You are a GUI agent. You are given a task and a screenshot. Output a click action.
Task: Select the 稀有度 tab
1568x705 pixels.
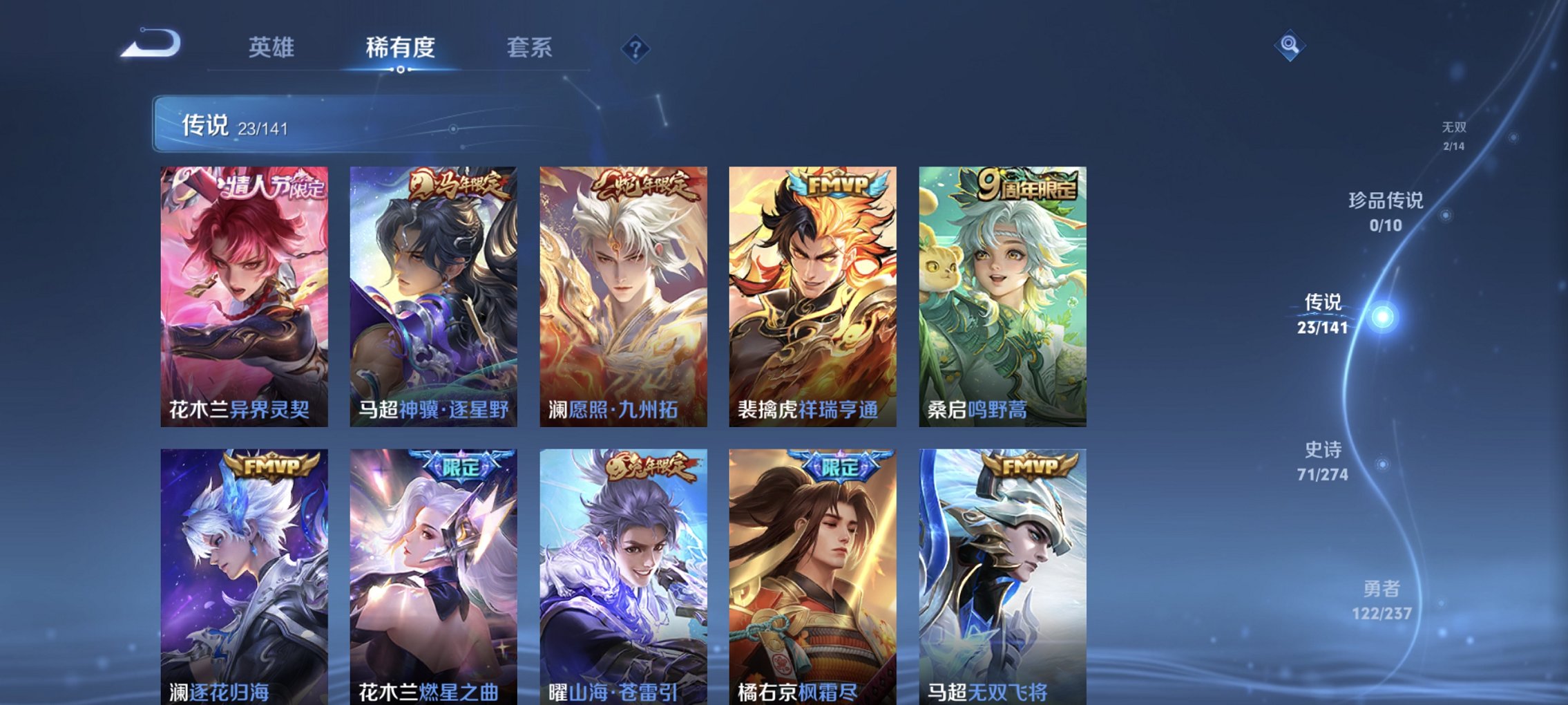point(401,48)
